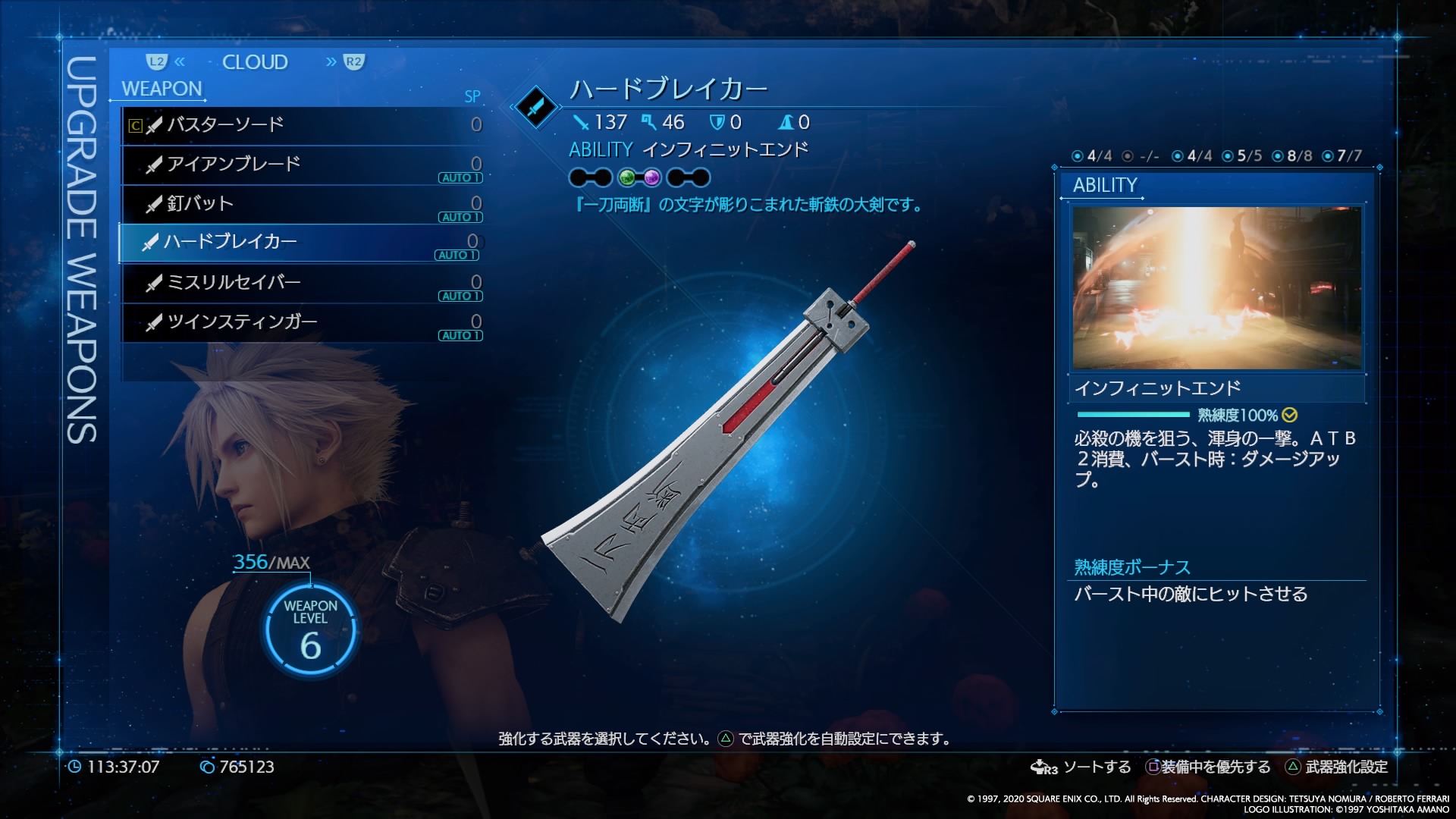Play the インフィニットエンド ability preview thumbnail
This screenshot has width=1456, height=819.
1216,288
